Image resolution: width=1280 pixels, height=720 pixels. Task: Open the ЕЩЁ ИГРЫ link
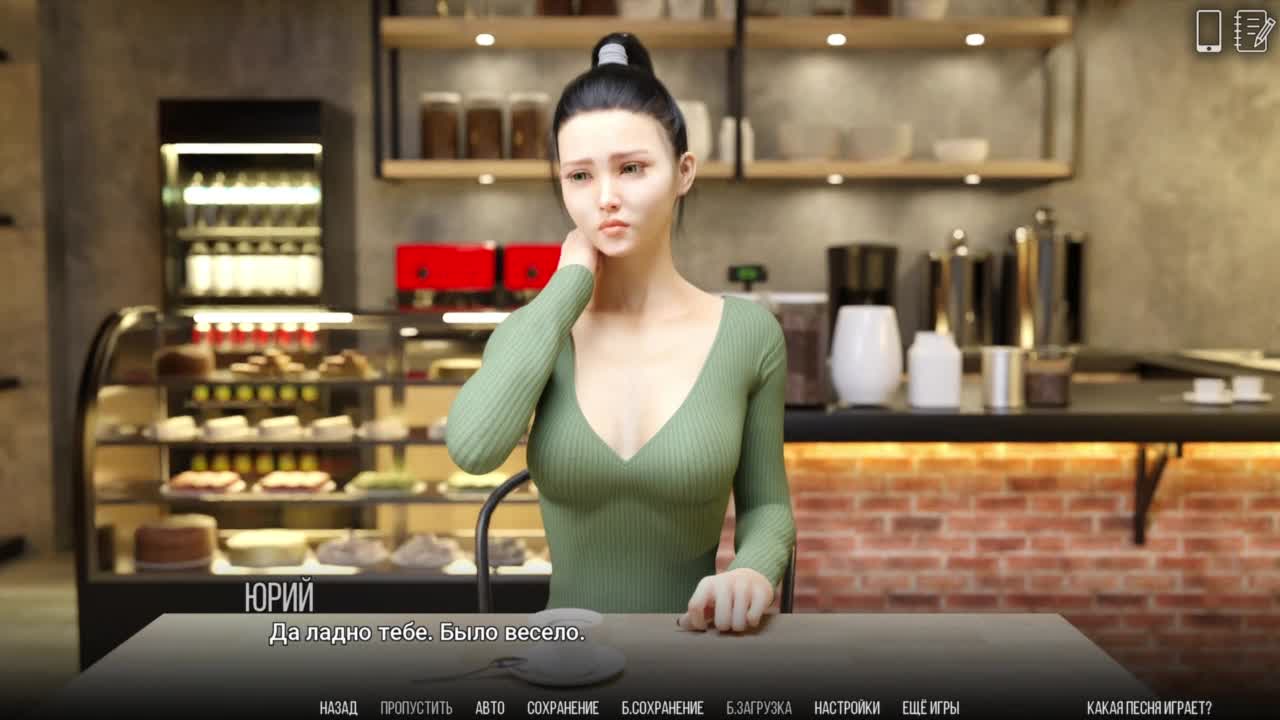(931, 708)
